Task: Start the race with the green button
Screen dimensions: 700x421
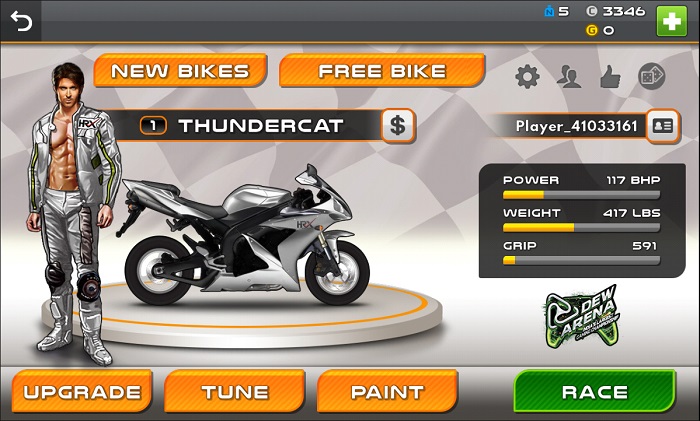Action: (595, 392)
